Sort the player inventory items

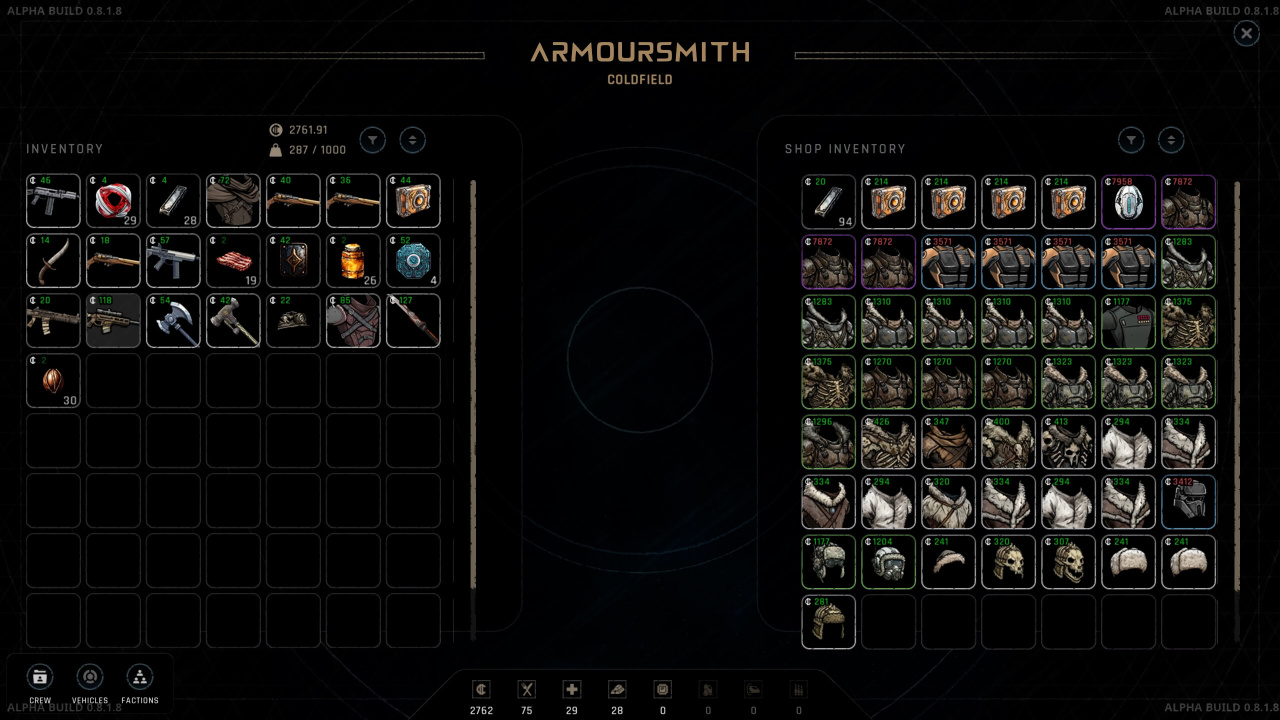[412, 140]
